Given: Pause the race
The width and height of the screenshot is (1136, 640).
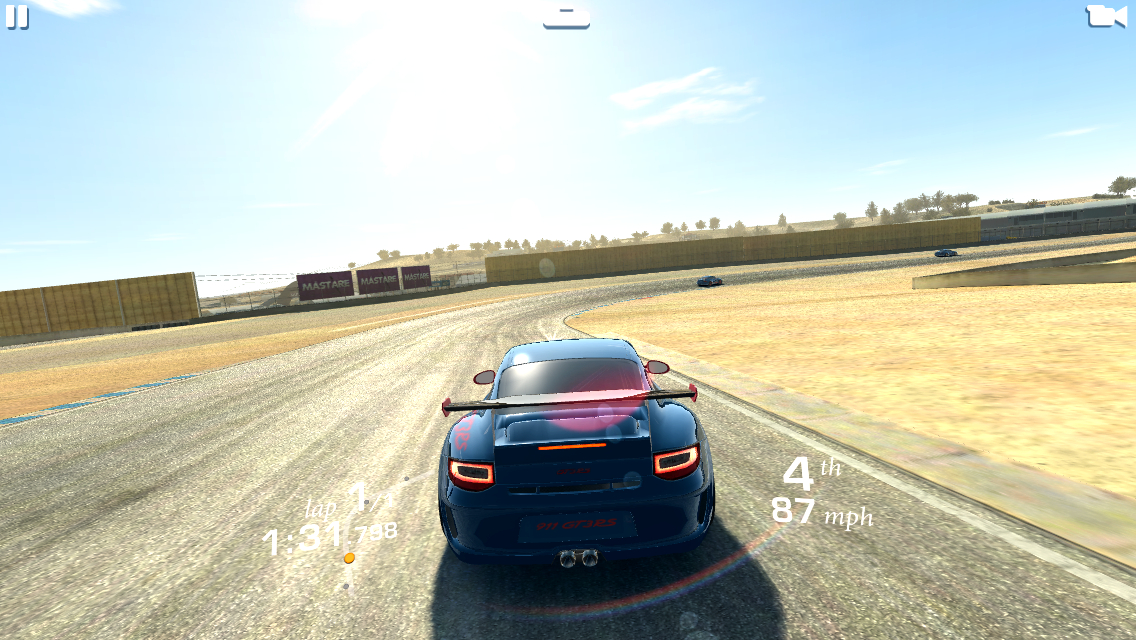Looking at the screenshot, I should tap(17, 17).
